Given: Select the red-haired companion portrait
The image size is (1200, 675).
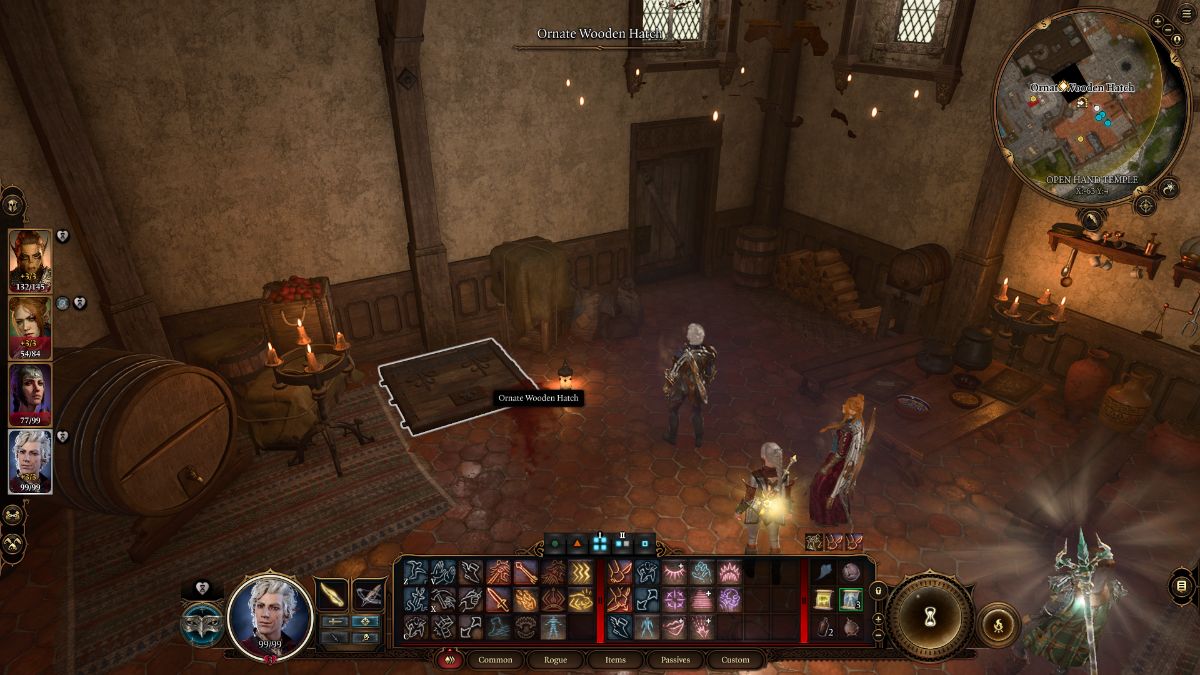Looking at the screenshot, I should [x=30, y=324].
